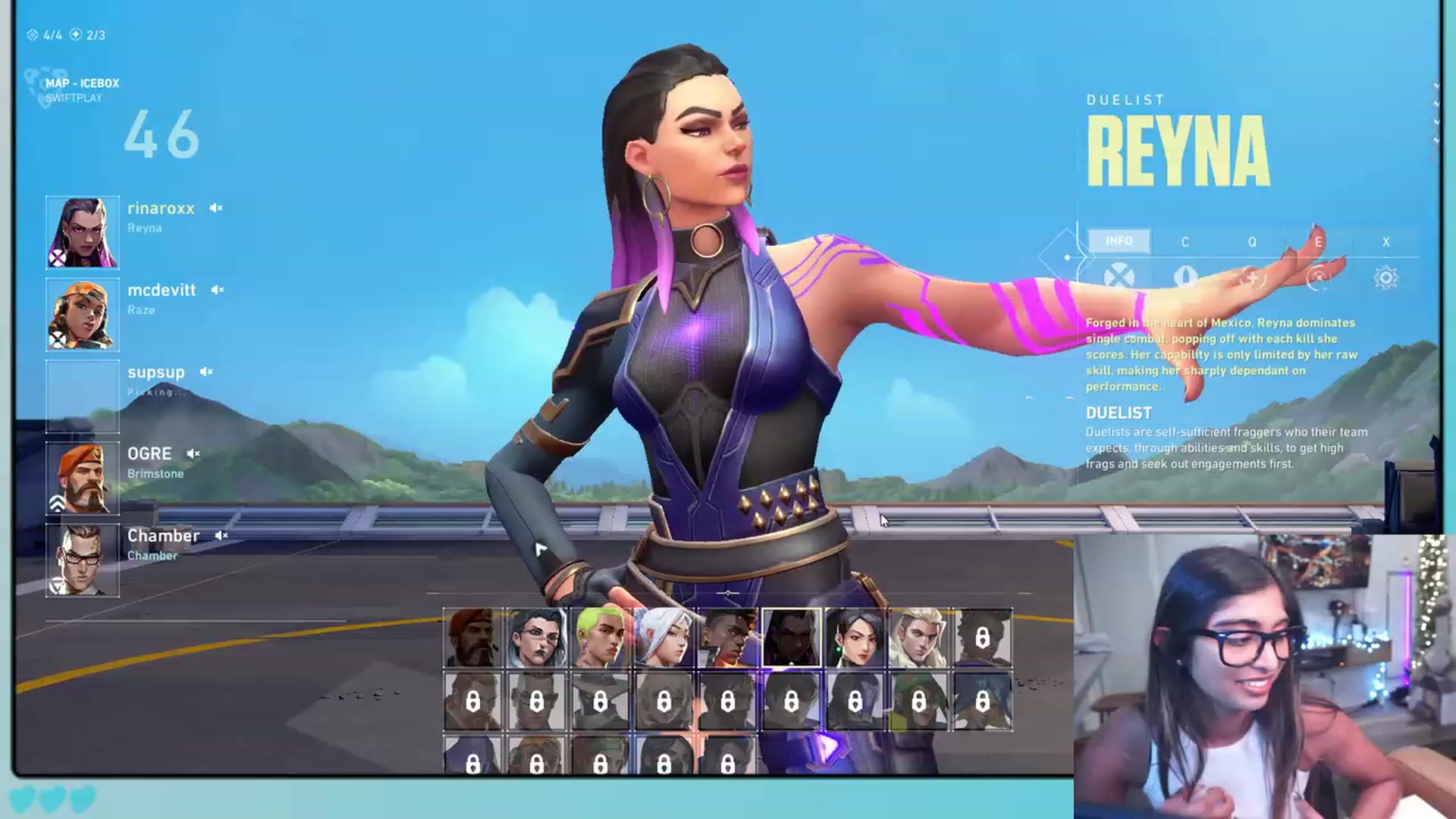
Task: Select the Brimstone agent portrait
Action: coord(472,638)
